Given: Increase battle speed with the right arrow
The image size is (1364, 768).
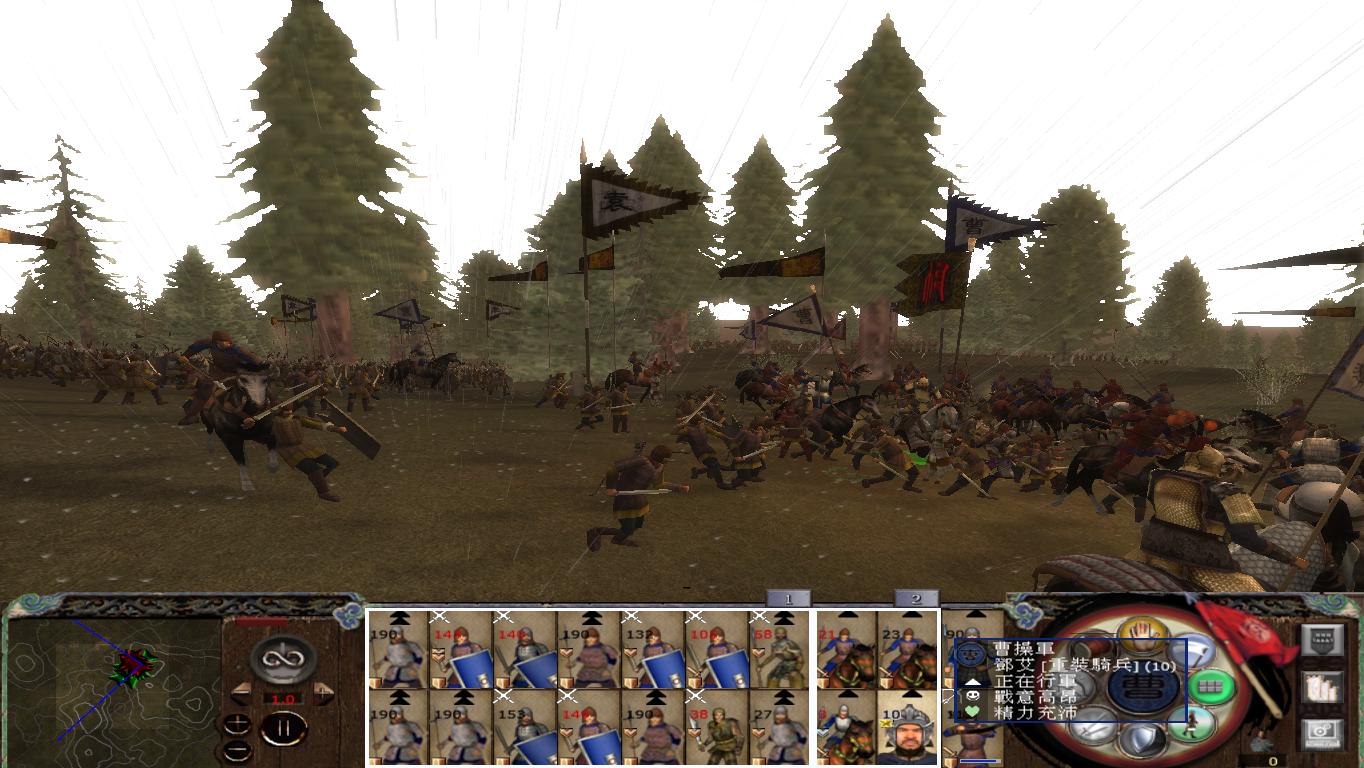Looking at the screenshot, I should point(323,692).
